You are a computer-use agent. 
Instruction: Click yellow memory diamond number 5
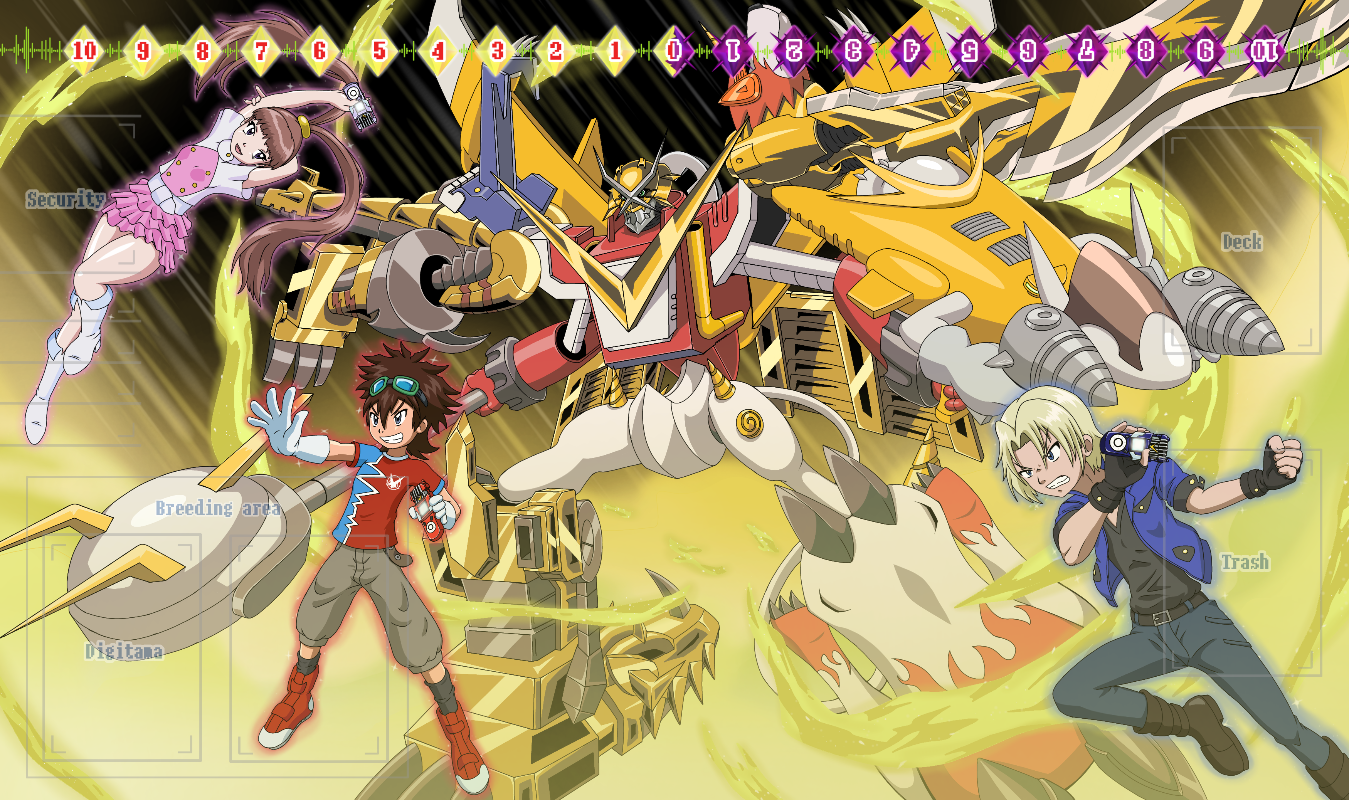point(379,50)
